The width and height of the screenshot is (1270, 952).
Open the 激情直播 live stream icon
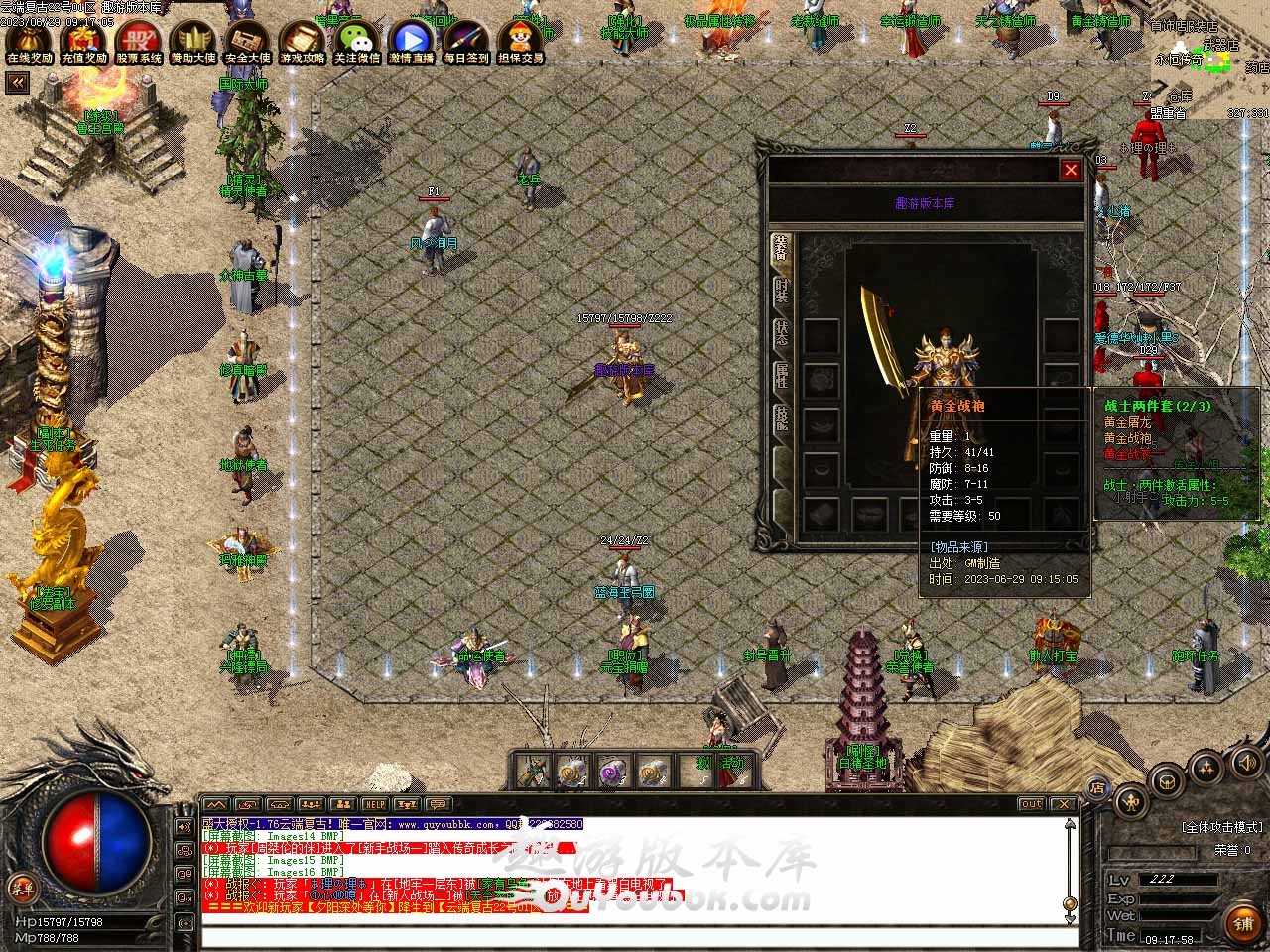point(411,42)
